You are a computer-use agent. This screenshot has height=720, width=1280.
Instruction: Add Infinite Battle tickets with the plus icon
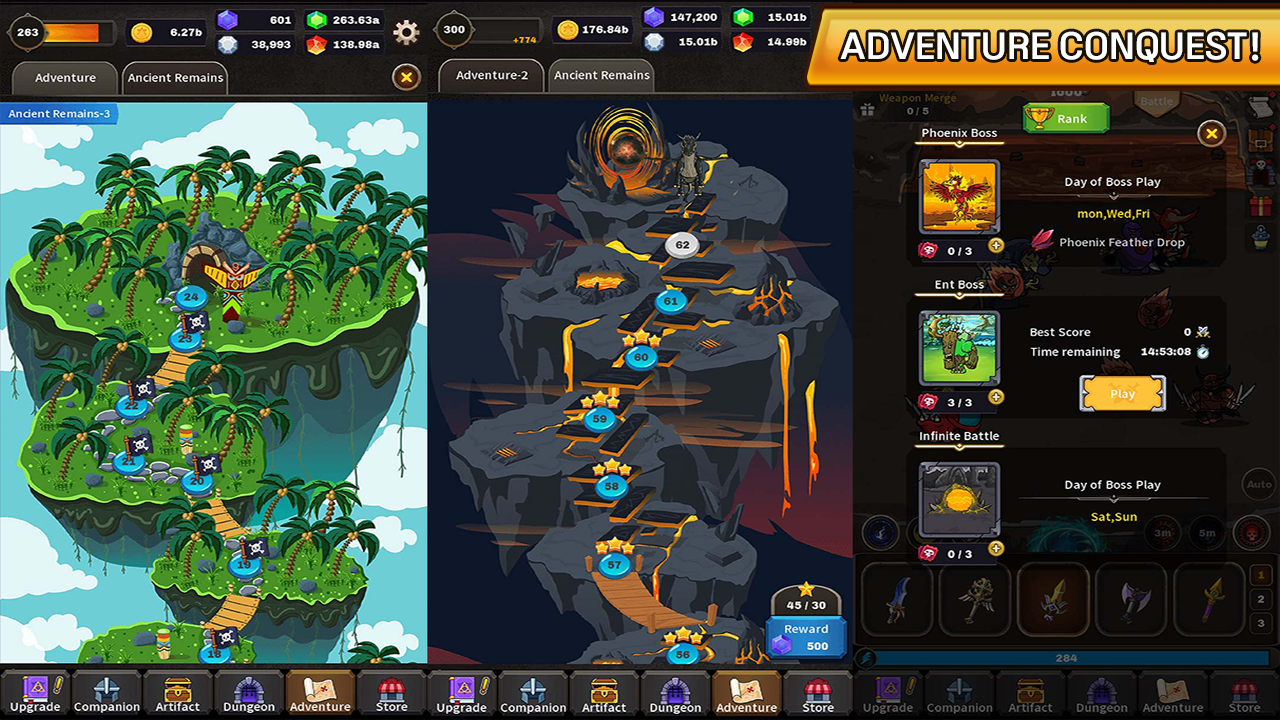pyautogui.click(x=995, y=549)
